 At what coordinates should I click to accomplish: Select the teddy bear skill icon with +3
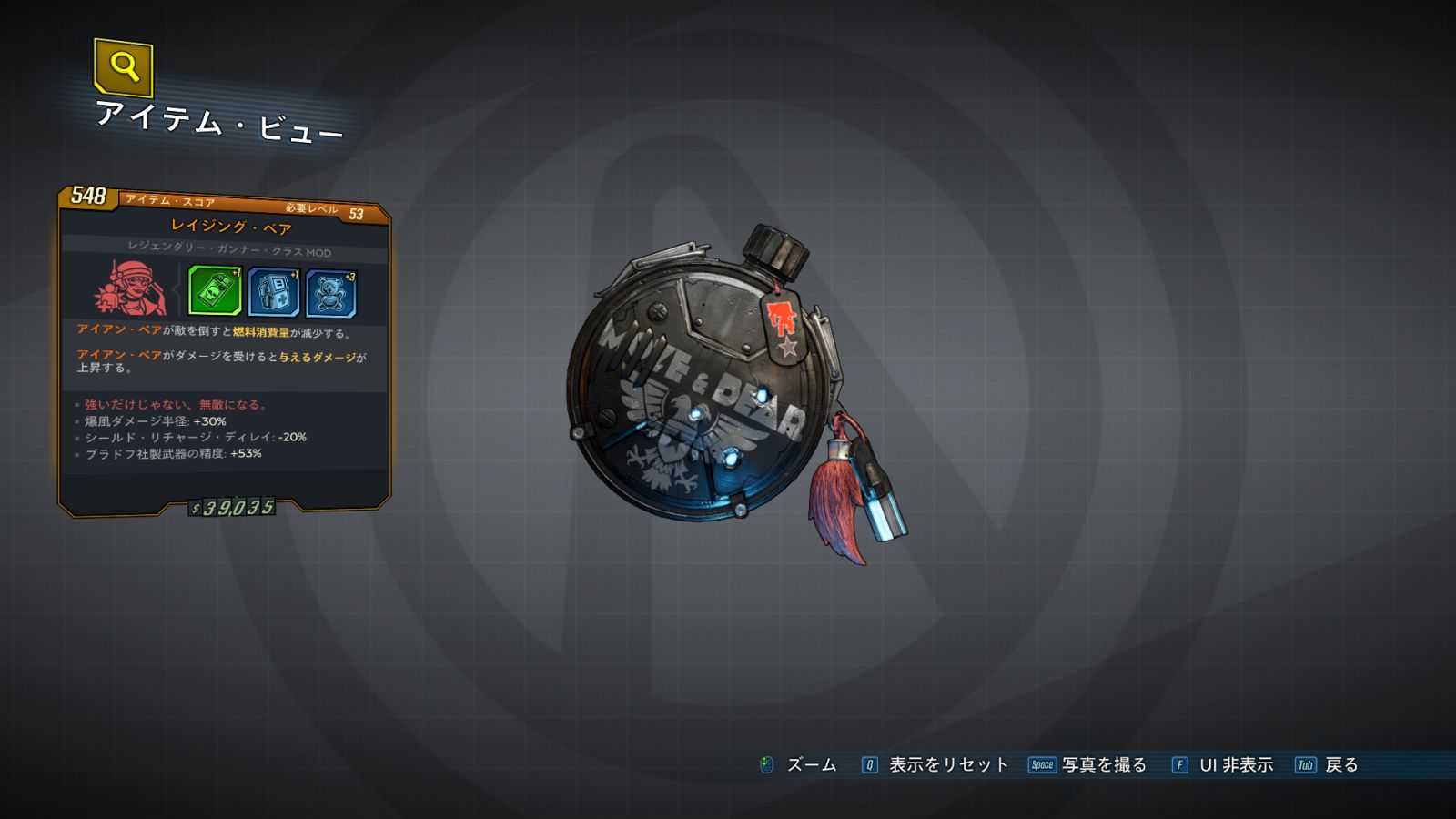point(331,293)
